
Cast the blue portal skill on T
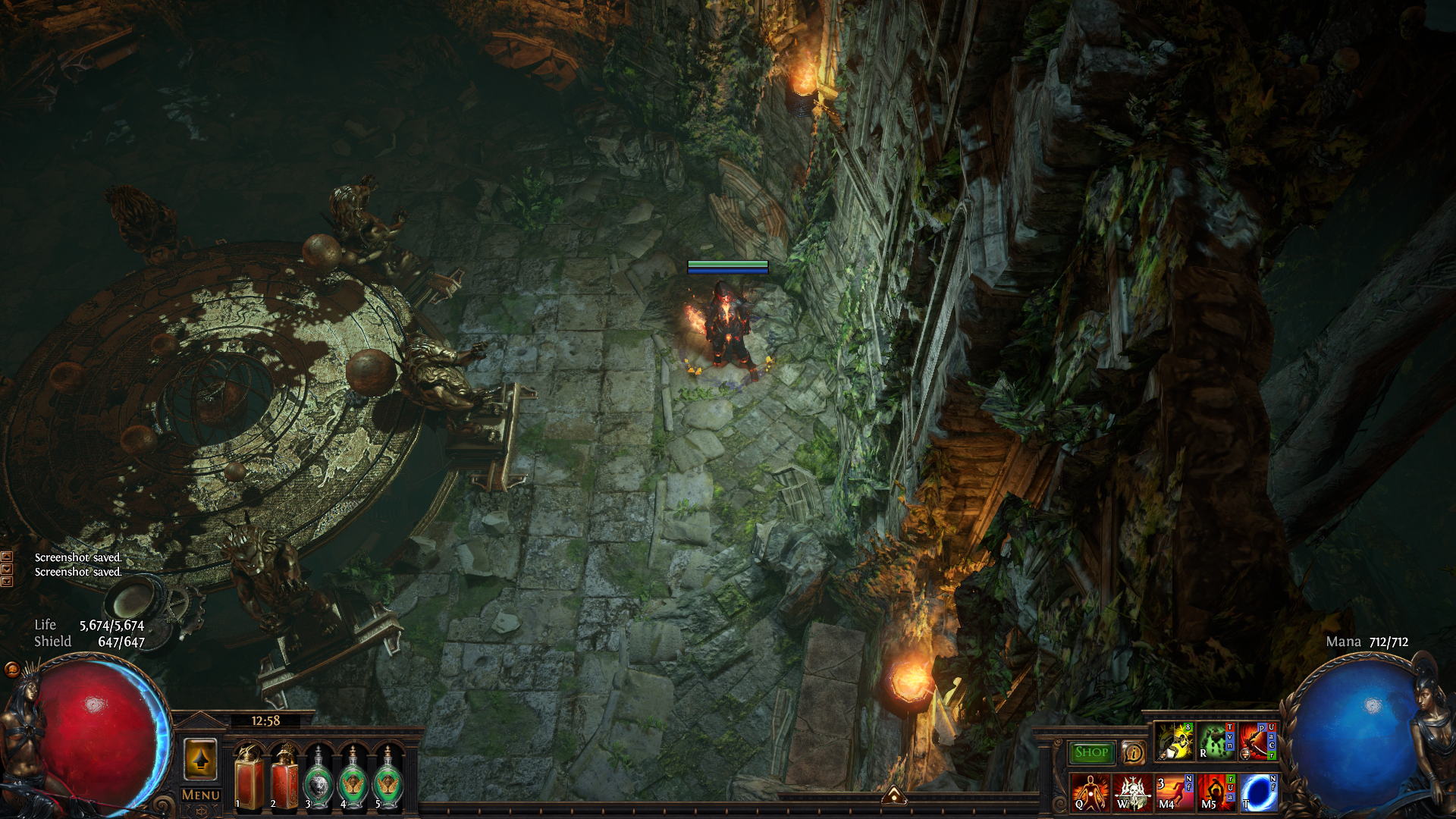tap(1259, 792)
